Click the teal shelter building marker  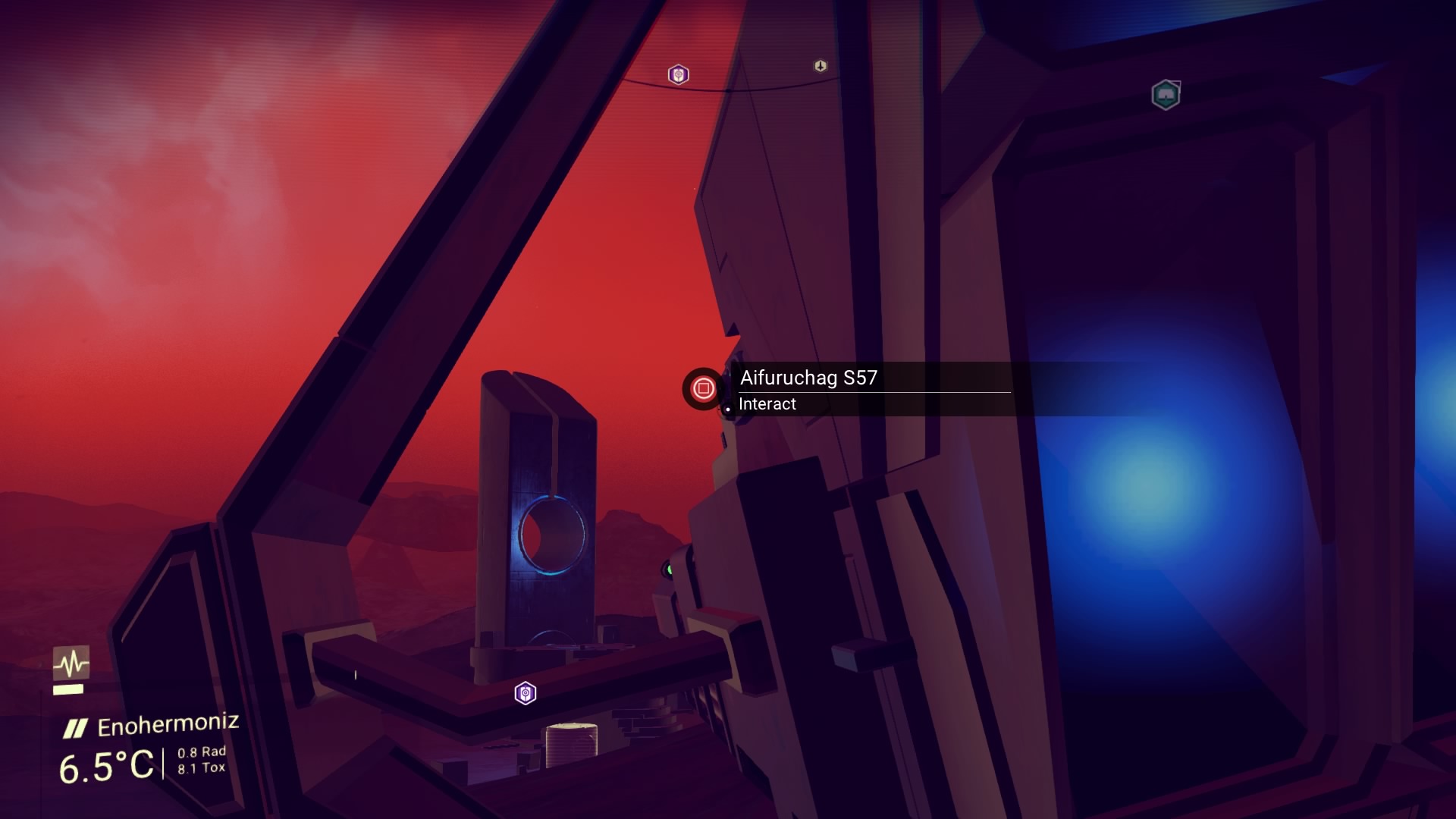(x=1165, y=95)
